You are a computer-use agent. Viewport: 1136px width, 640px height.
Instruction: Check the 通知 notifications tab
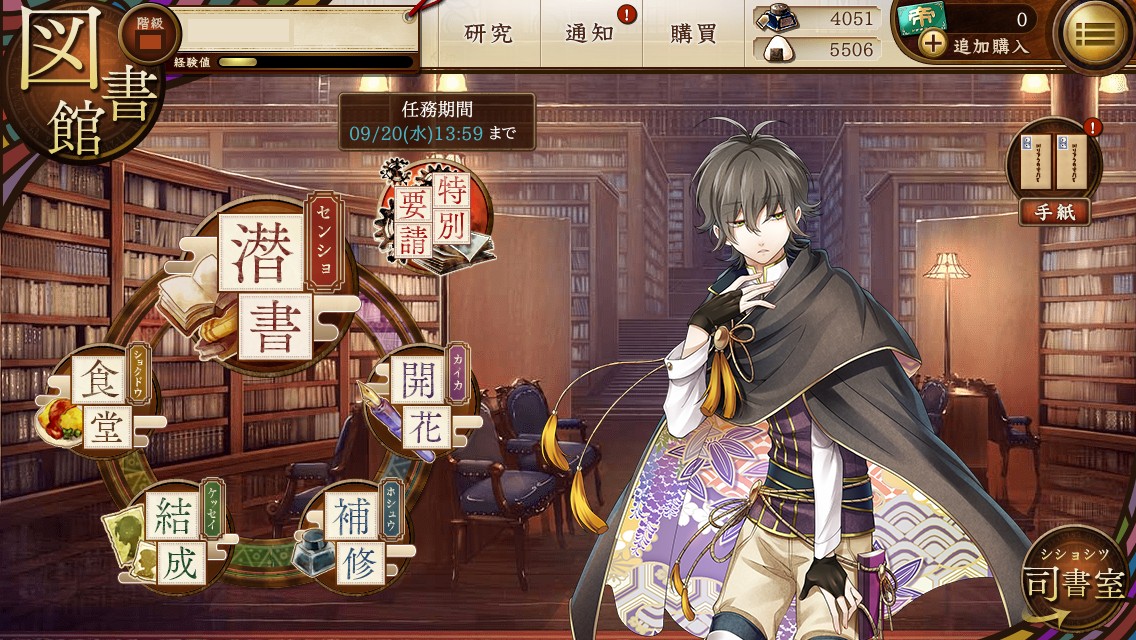point(590,34)
